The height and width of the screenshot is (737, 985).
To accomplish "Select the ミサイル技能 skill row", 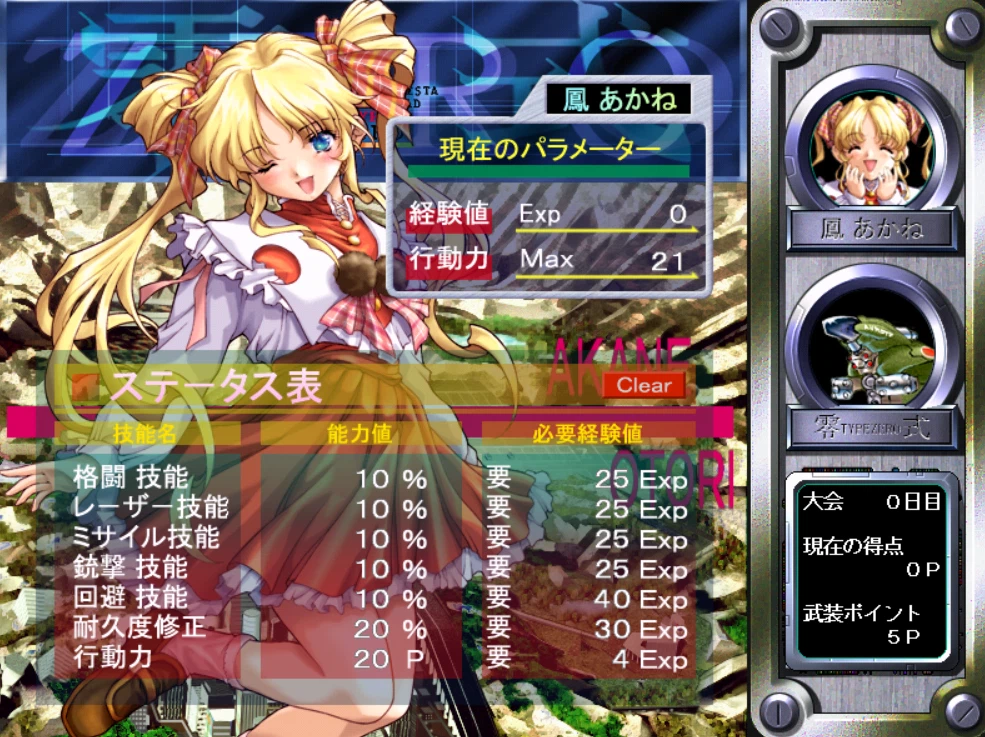I will point(146,538).
